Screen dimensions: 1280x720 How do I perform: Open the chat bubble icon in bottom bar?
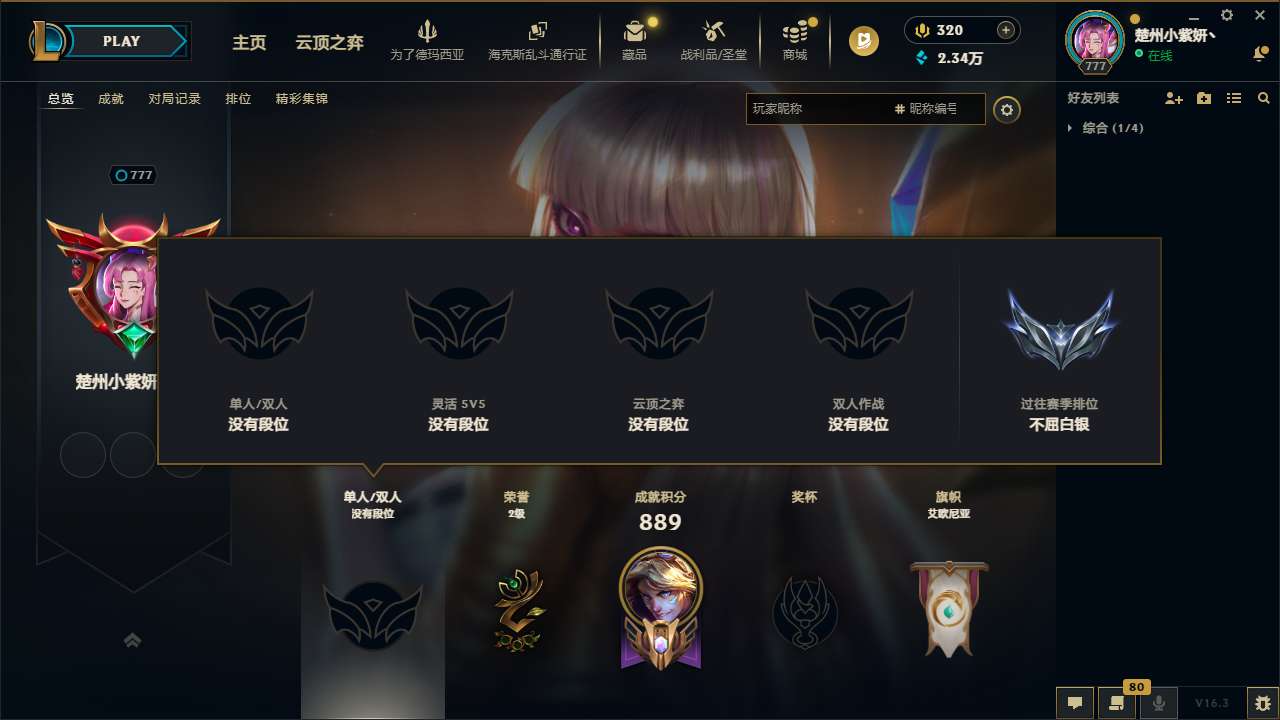point(1074,703)
